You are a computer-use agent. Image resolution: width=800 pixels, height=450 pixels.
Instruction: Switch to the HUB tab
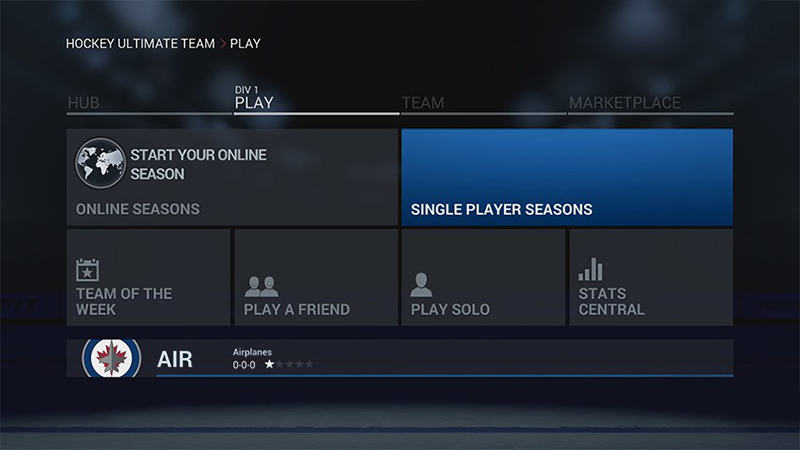(x=83, y=103)
